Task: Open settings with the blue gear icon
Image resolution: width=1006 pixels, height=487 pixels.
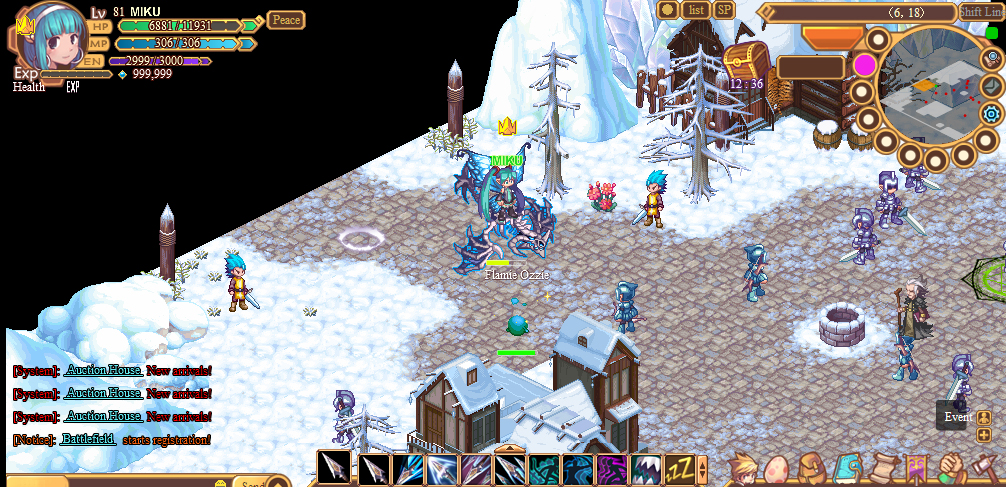Action: pyautogui.click(x=991, y=113)
